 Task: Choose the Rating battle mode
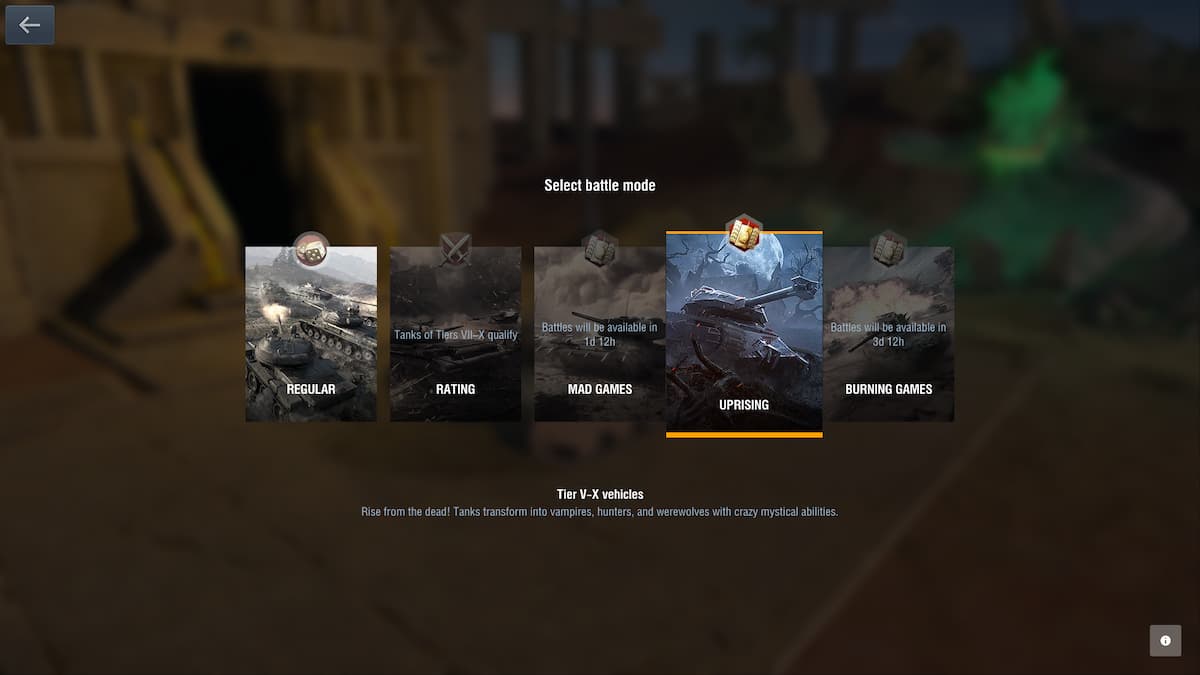455,334
